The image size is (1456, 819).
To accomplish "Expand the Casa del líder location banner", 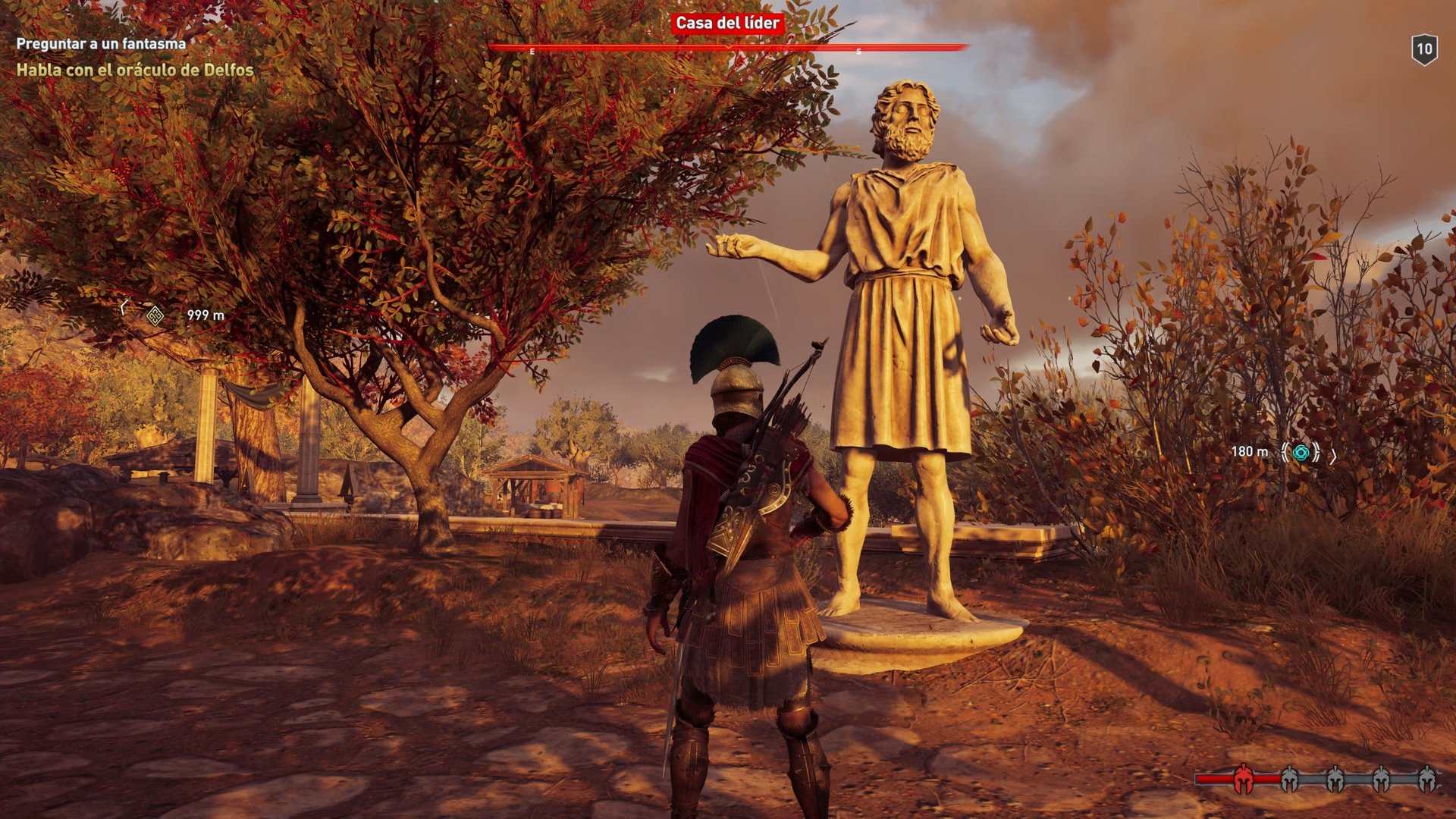I will click(726, 24).
